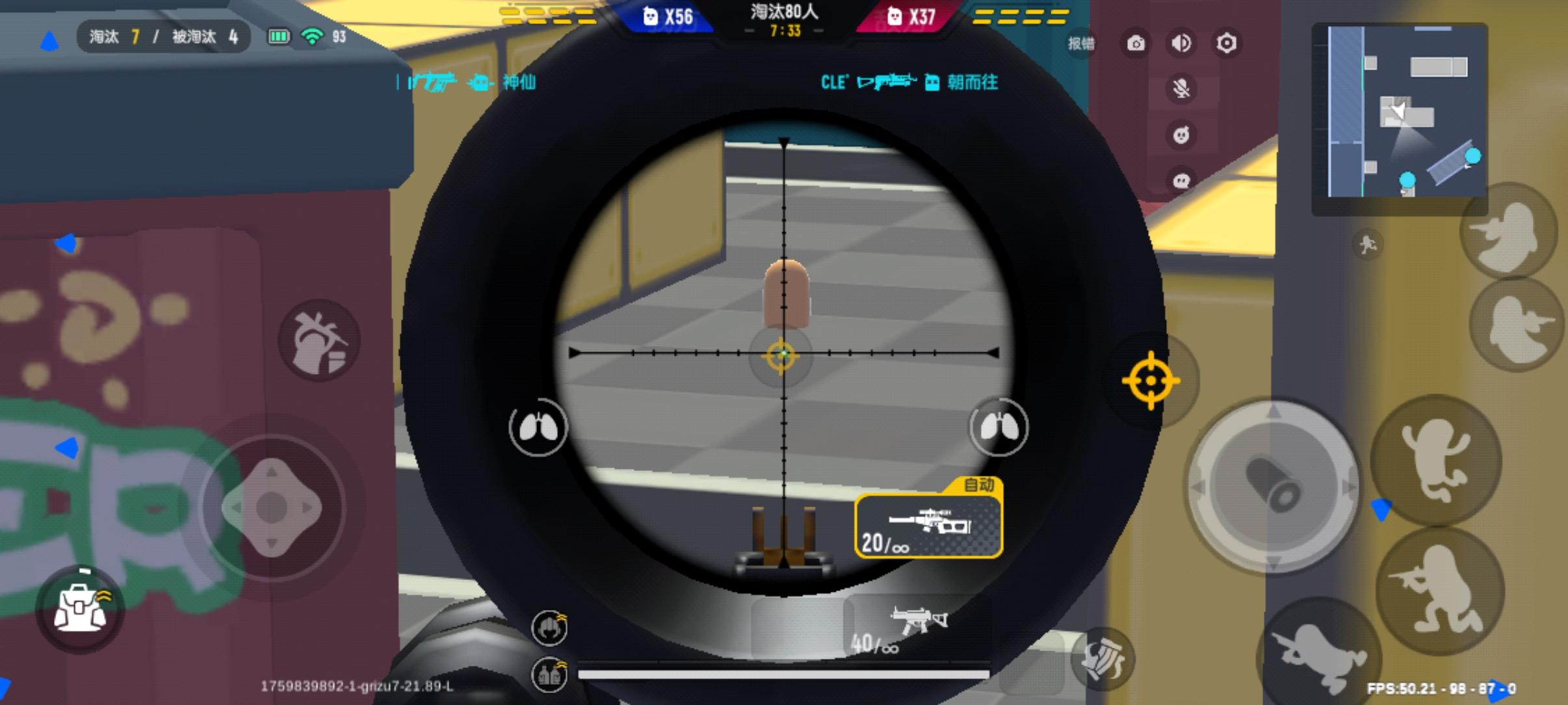The image size is (1568, 705).
Task: Open the emoji expression menu
Action: point(1182,135)
